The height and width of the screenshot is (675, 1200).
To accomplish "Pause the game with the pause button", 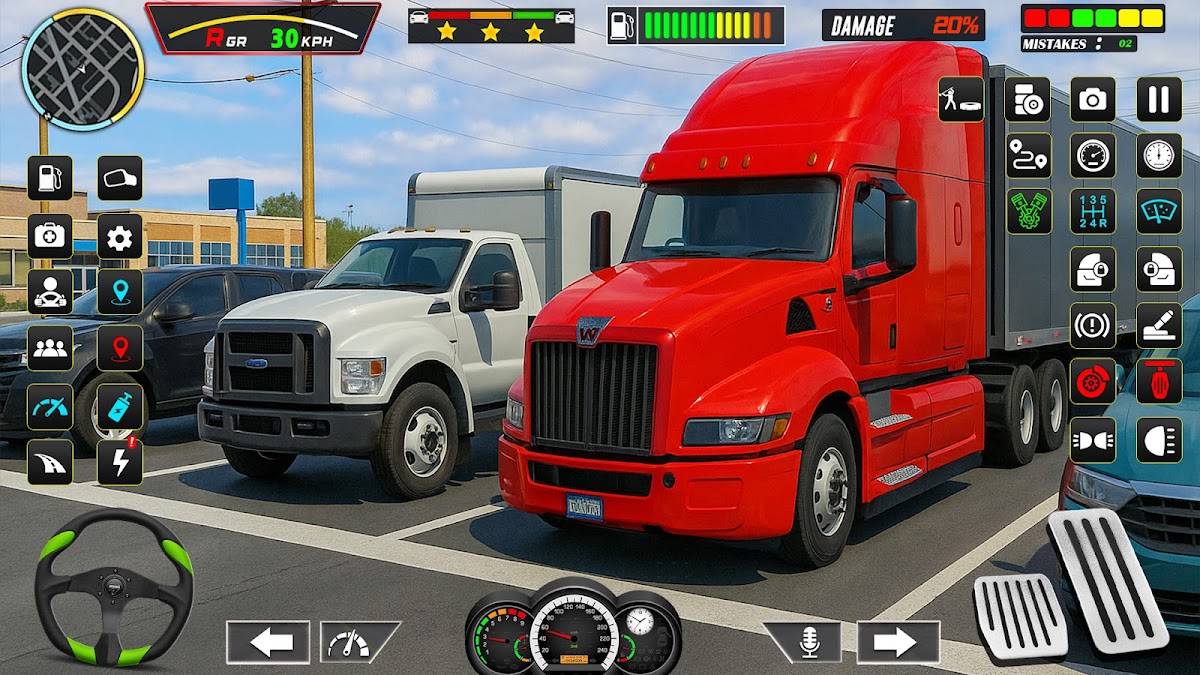I will (x=1159, y=99).
